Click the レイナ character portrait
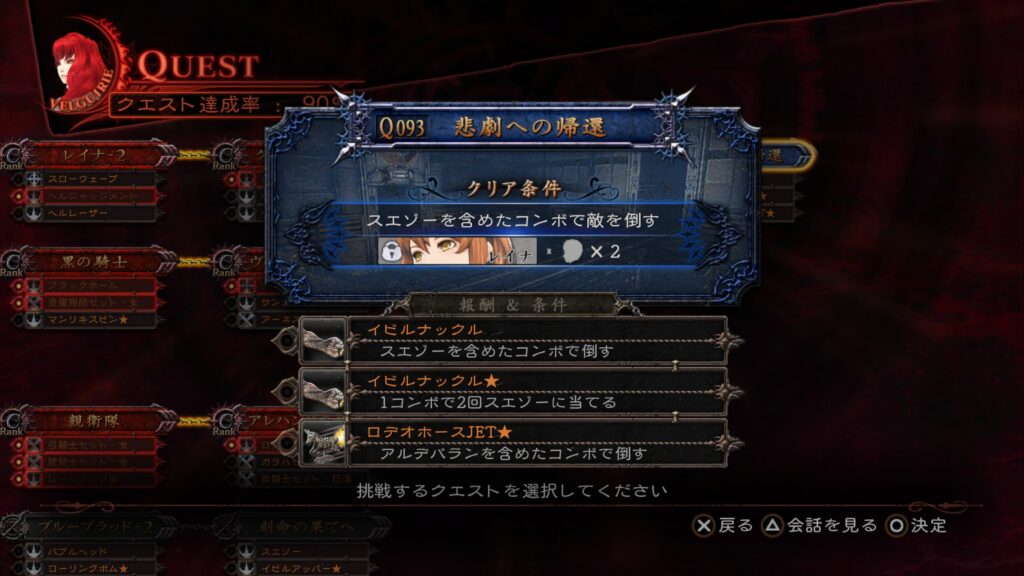The image size is (1024, 576). click(x=457, y=251)
